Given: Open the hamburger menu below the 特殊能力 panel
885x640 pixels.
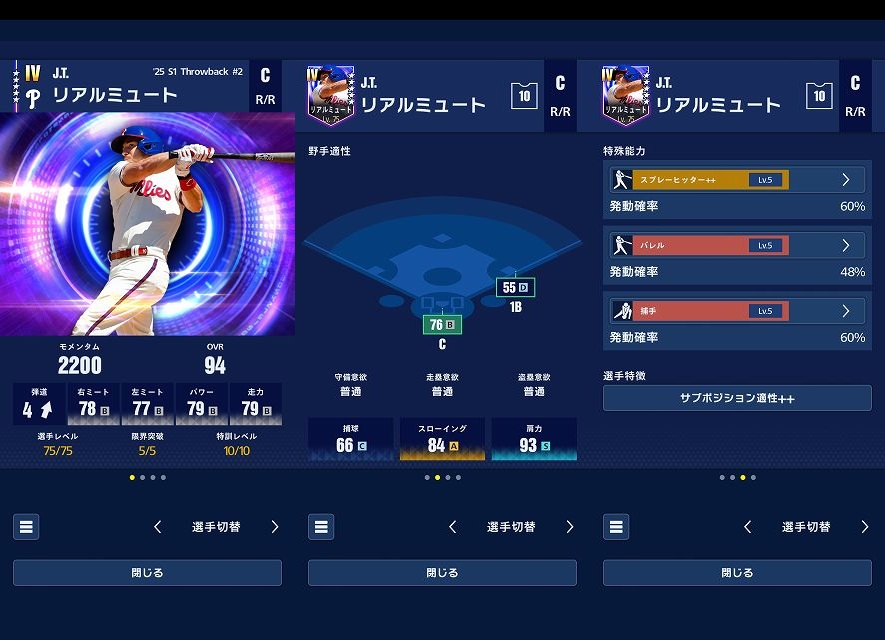Looking at the screenshot, I should (x=616, y=527).
